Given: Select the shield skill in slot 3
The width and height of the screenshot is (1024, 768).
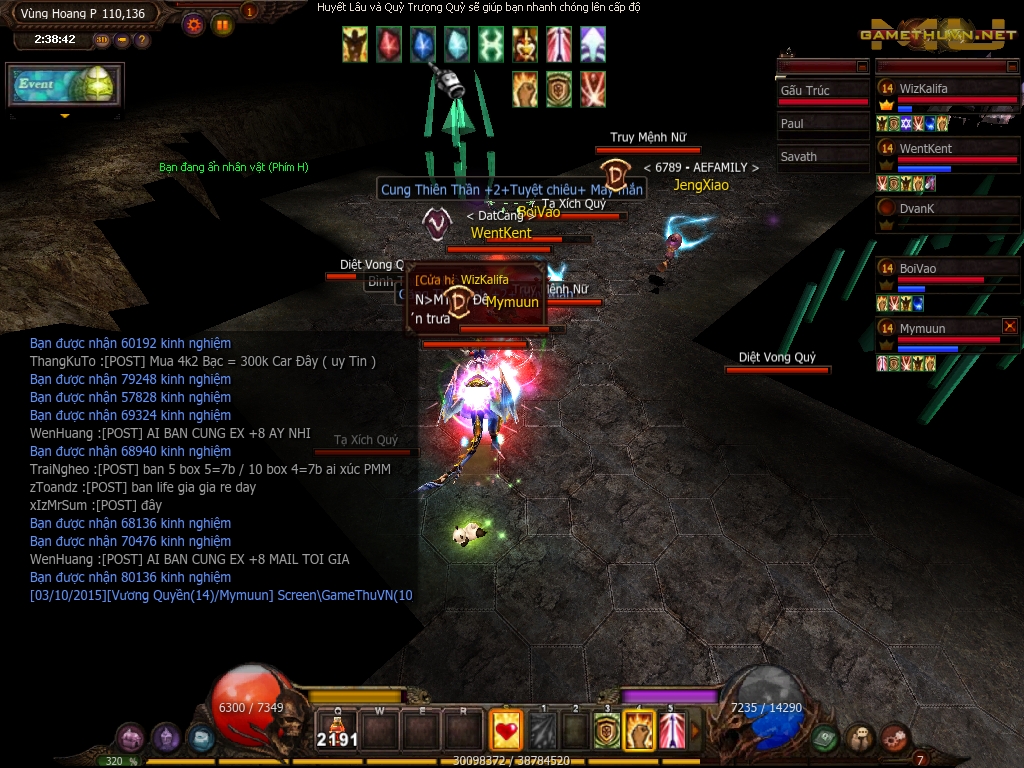Looking at the screenshot, I should 607,733.
